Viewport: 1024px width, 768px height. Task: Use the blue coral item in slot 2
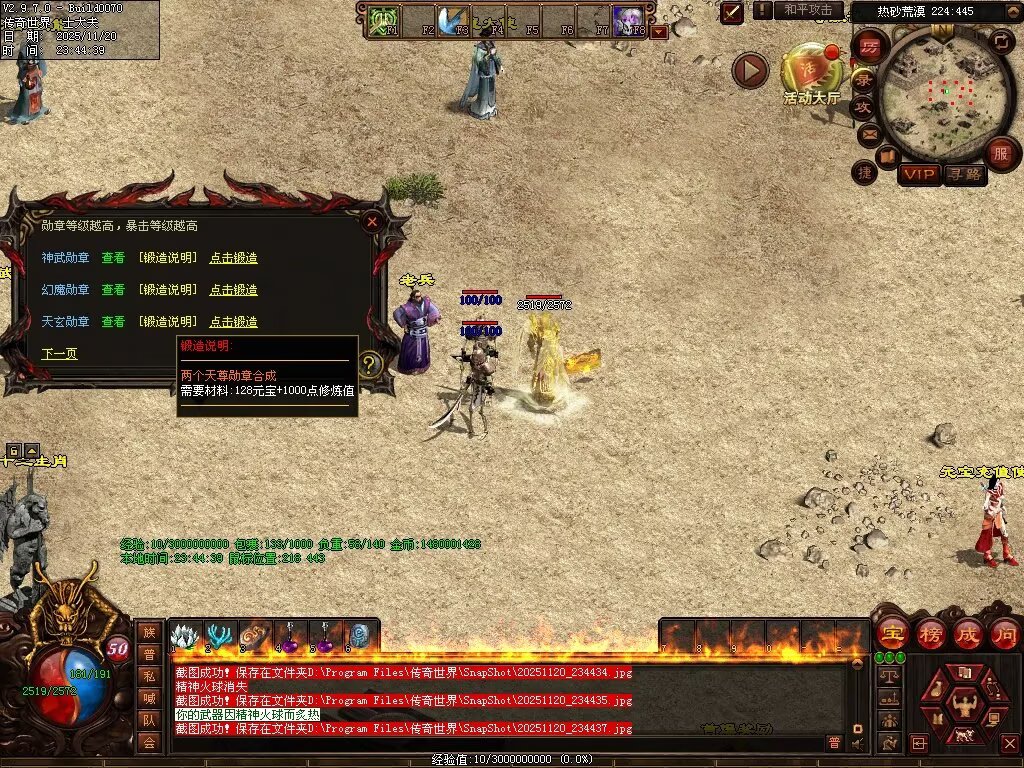(x=218, y=636)
